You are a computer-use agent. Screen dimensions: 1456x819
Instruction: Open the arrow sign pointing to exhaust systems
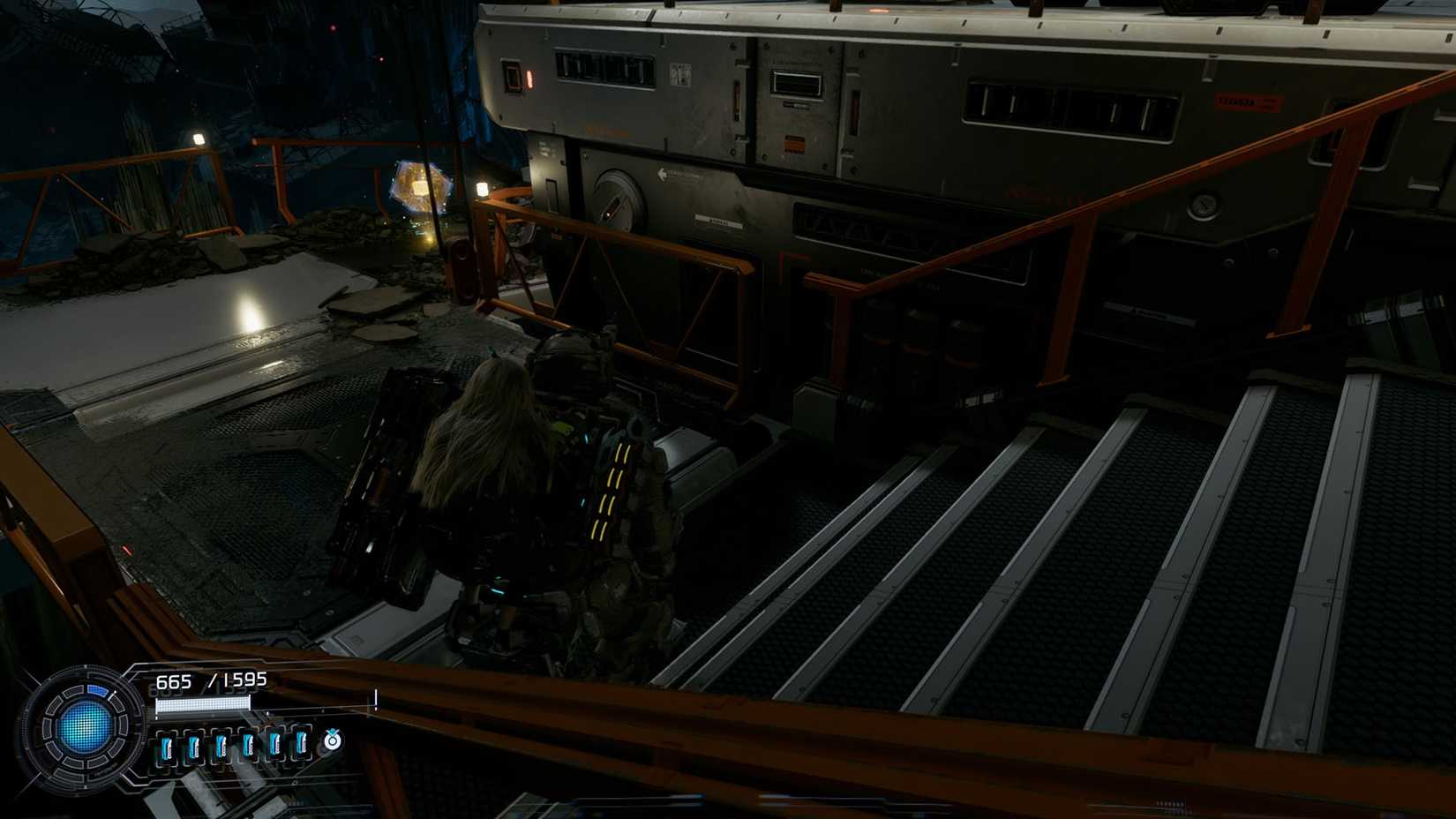click(x=664, y=173)
